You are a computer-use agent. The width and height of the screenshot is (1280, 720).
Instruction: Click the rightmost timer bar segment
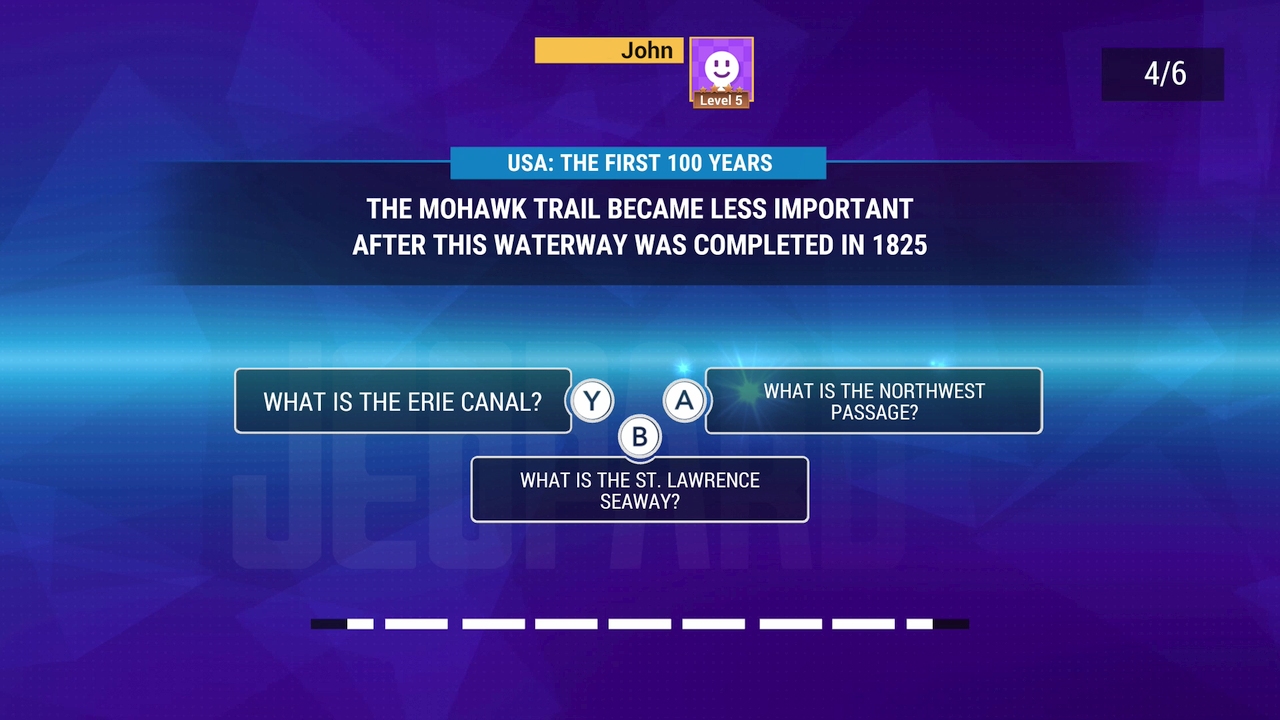(x=953, y=623)
